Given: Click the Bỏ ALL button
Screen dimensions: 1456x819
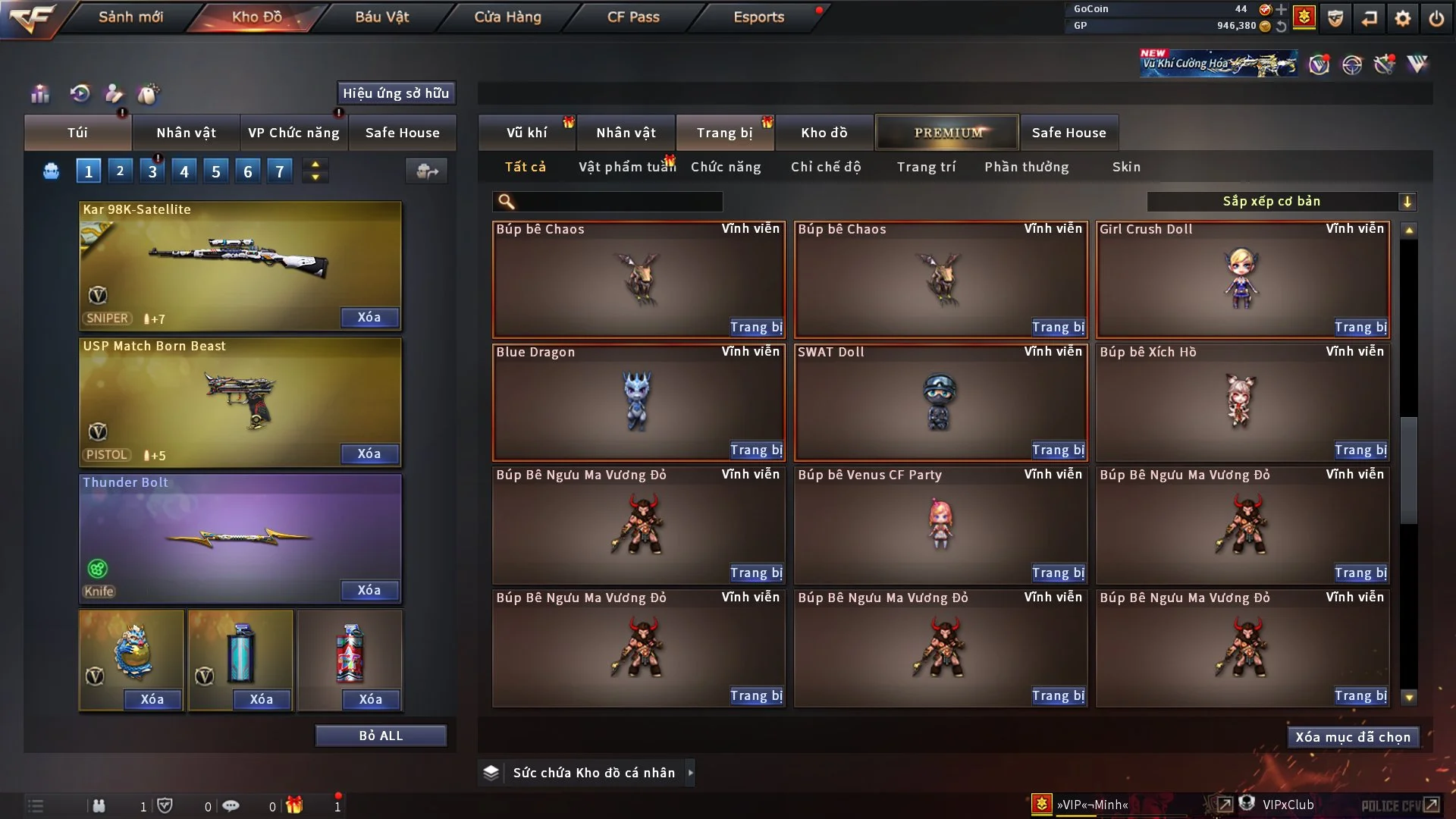Looking at the screenshot, I should 381,736.
